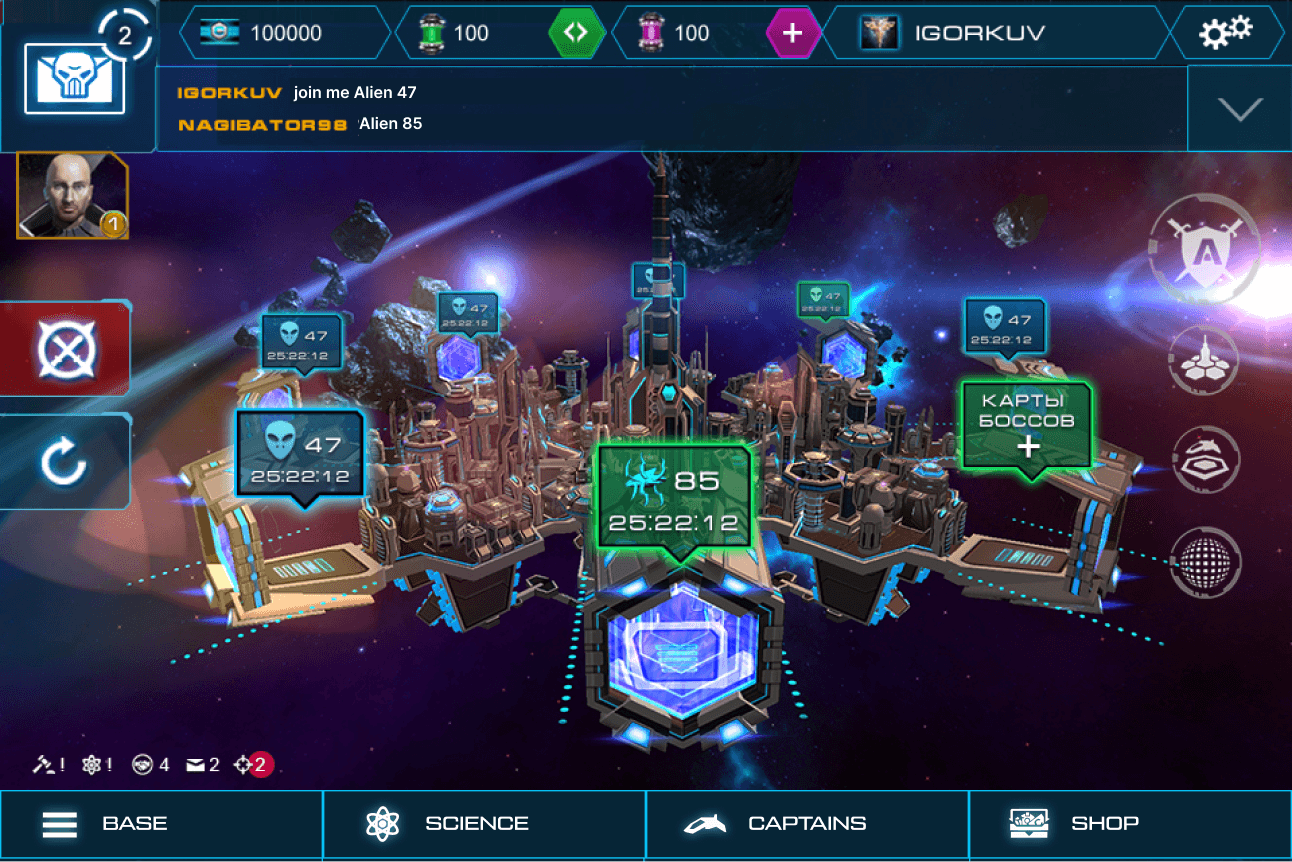This screenshot has width=1292, height=862.
Task: Click the red crossed-circle button
Action: coord(65,349)
